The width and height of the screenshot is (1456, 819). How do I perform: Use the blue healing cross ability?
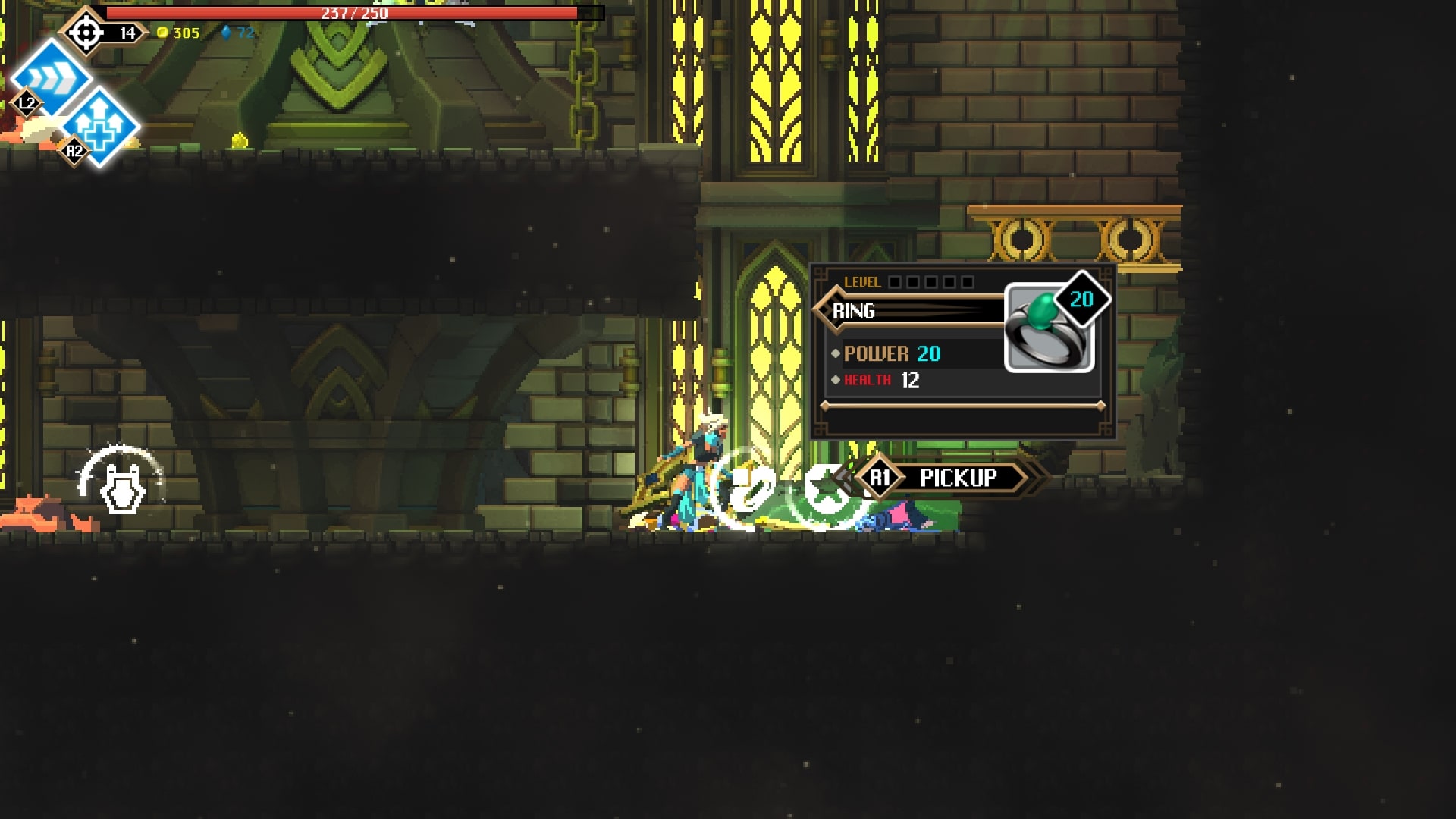pos(99,127)
